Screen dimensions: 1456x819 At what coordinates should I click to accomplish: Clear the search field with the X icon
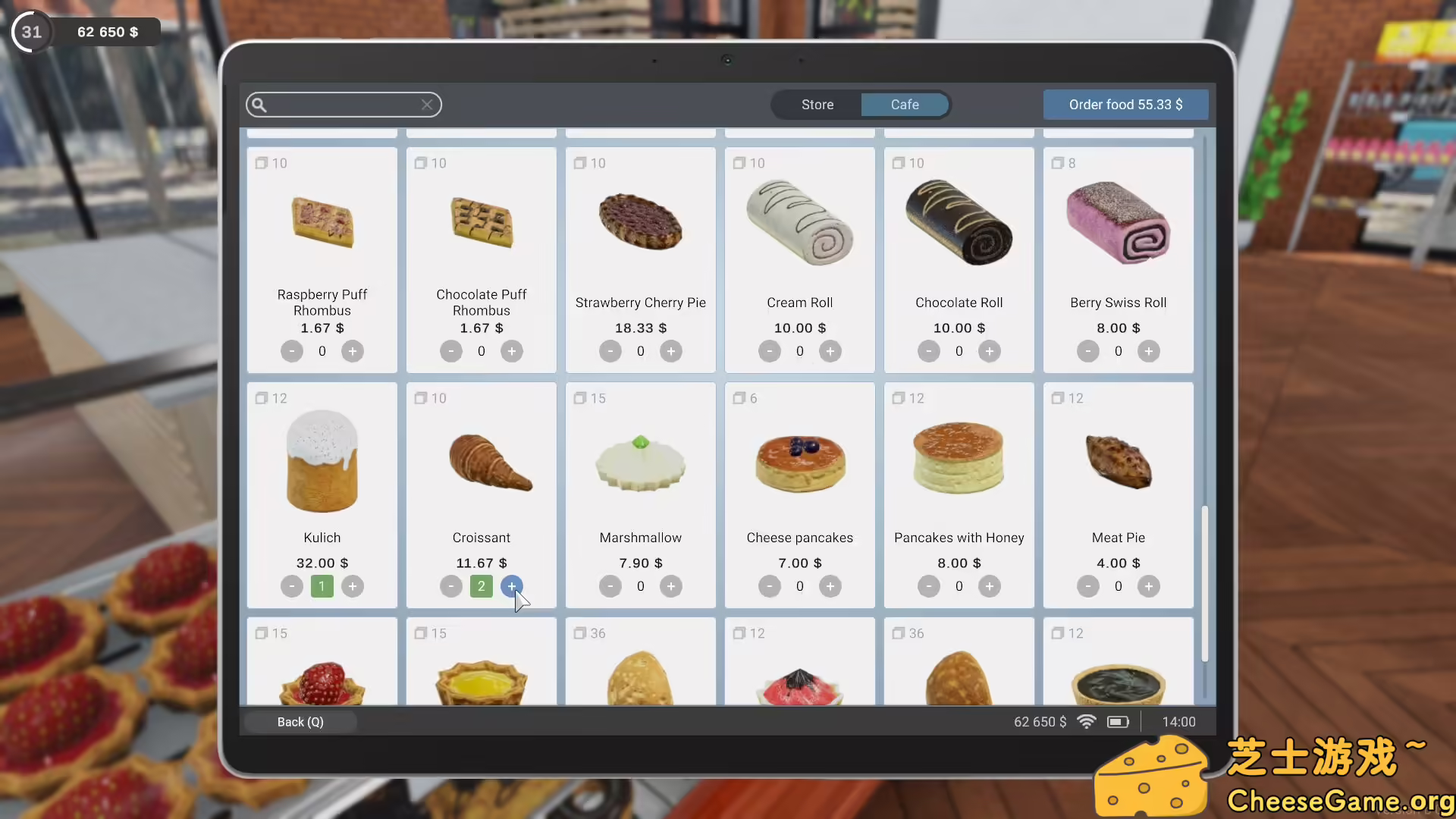tap(426, 105)
